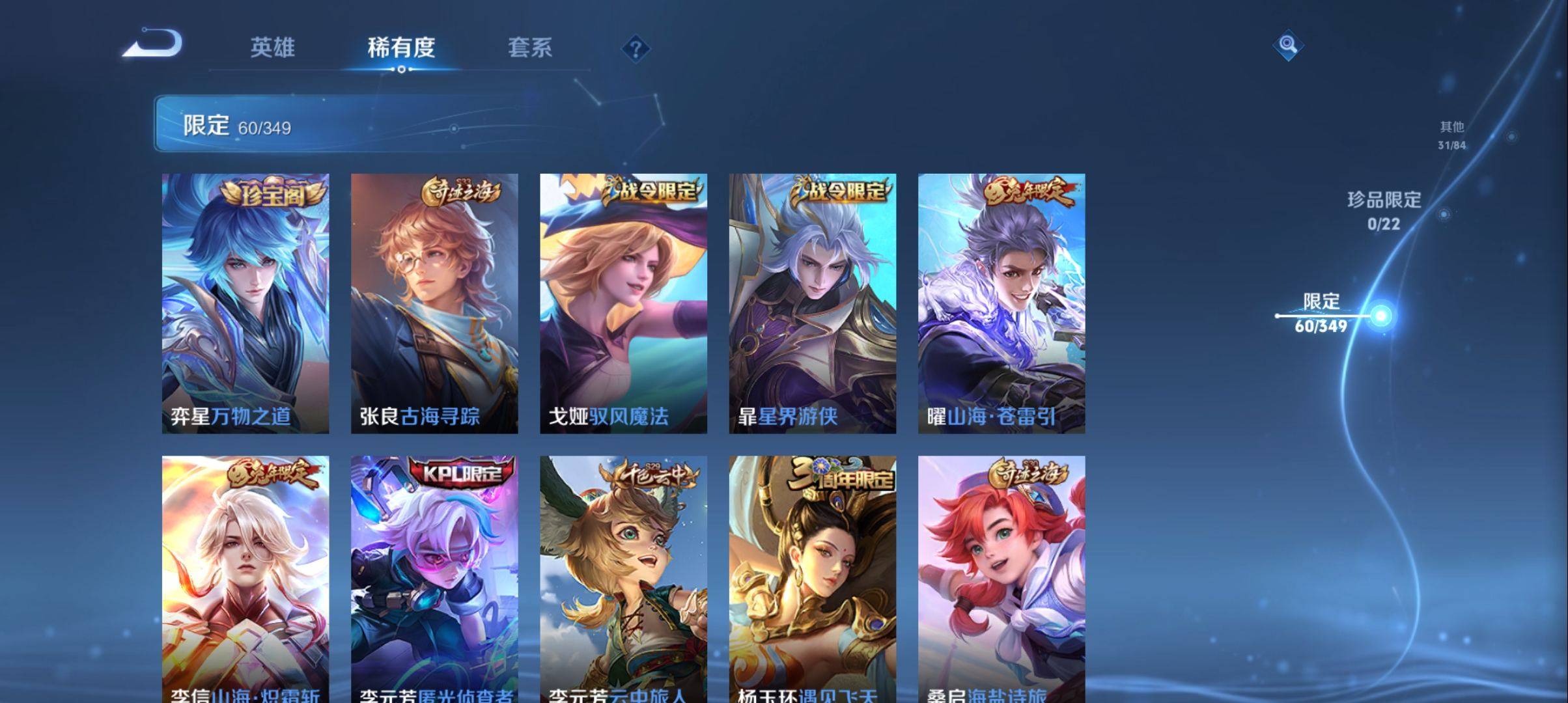This screenshot has height=703, width=1568.
Task: Select the KPL限定 李元芳 skin card
Action: 434,579
